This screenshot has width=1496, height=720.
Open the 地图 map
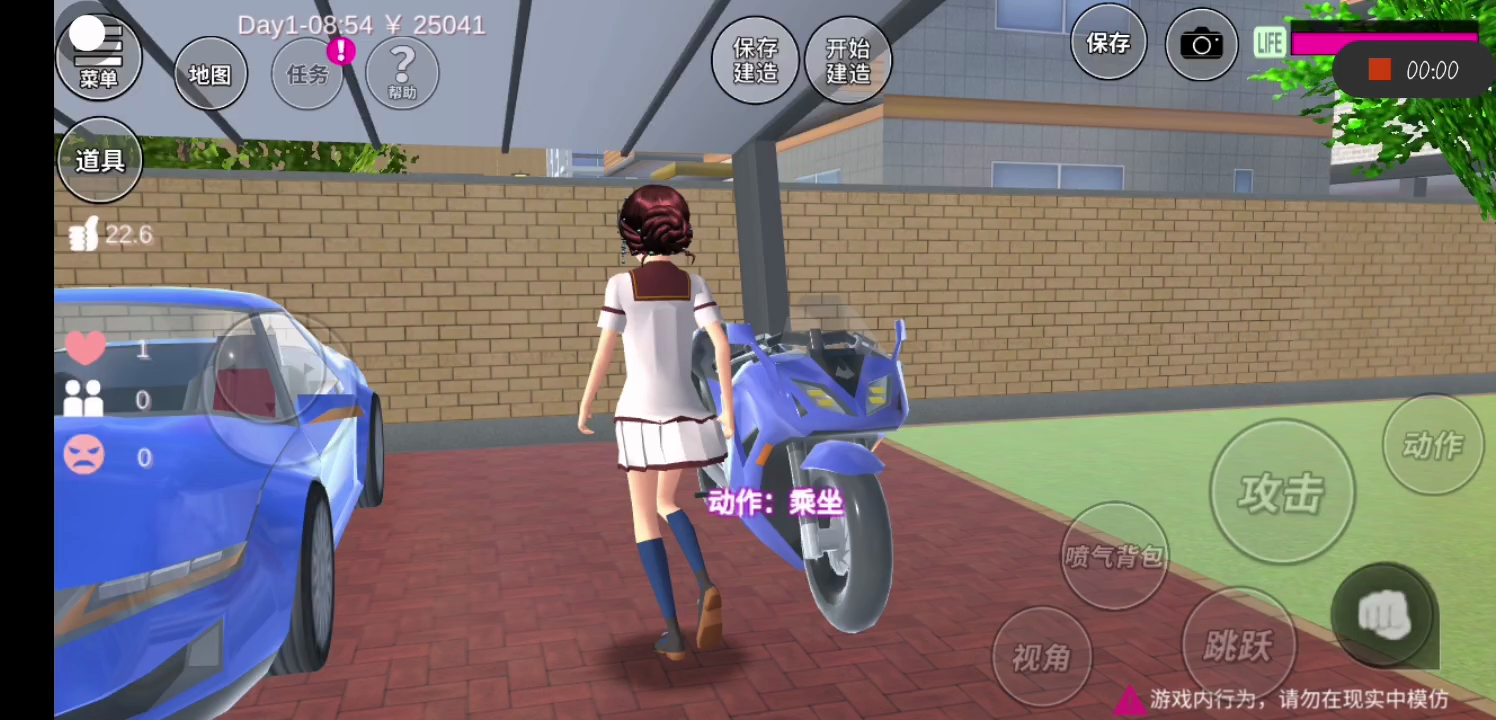coord(210,73)
